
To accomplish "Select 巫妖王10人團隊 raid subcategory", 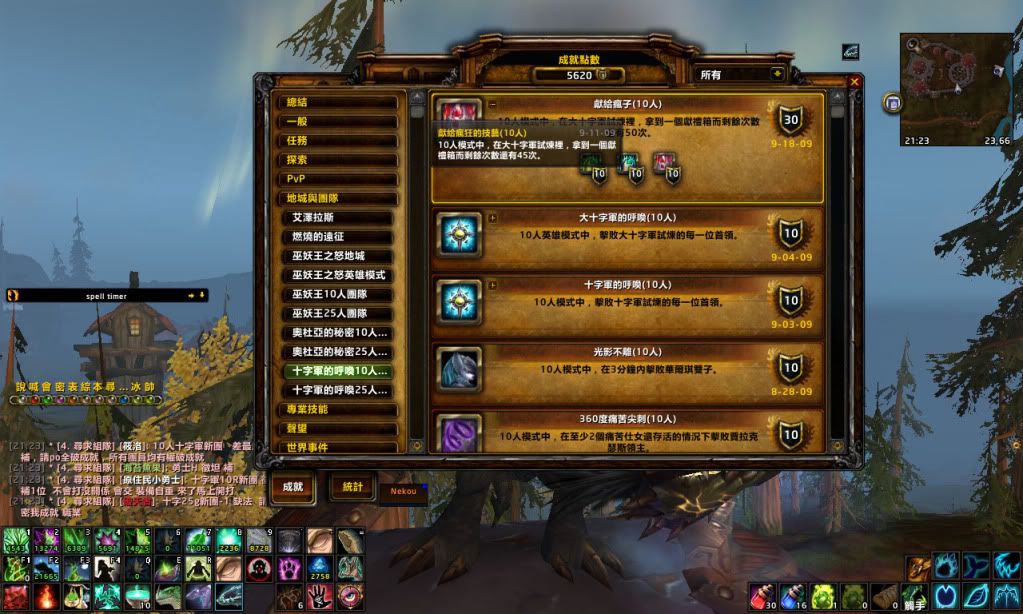I will point(341,294).
